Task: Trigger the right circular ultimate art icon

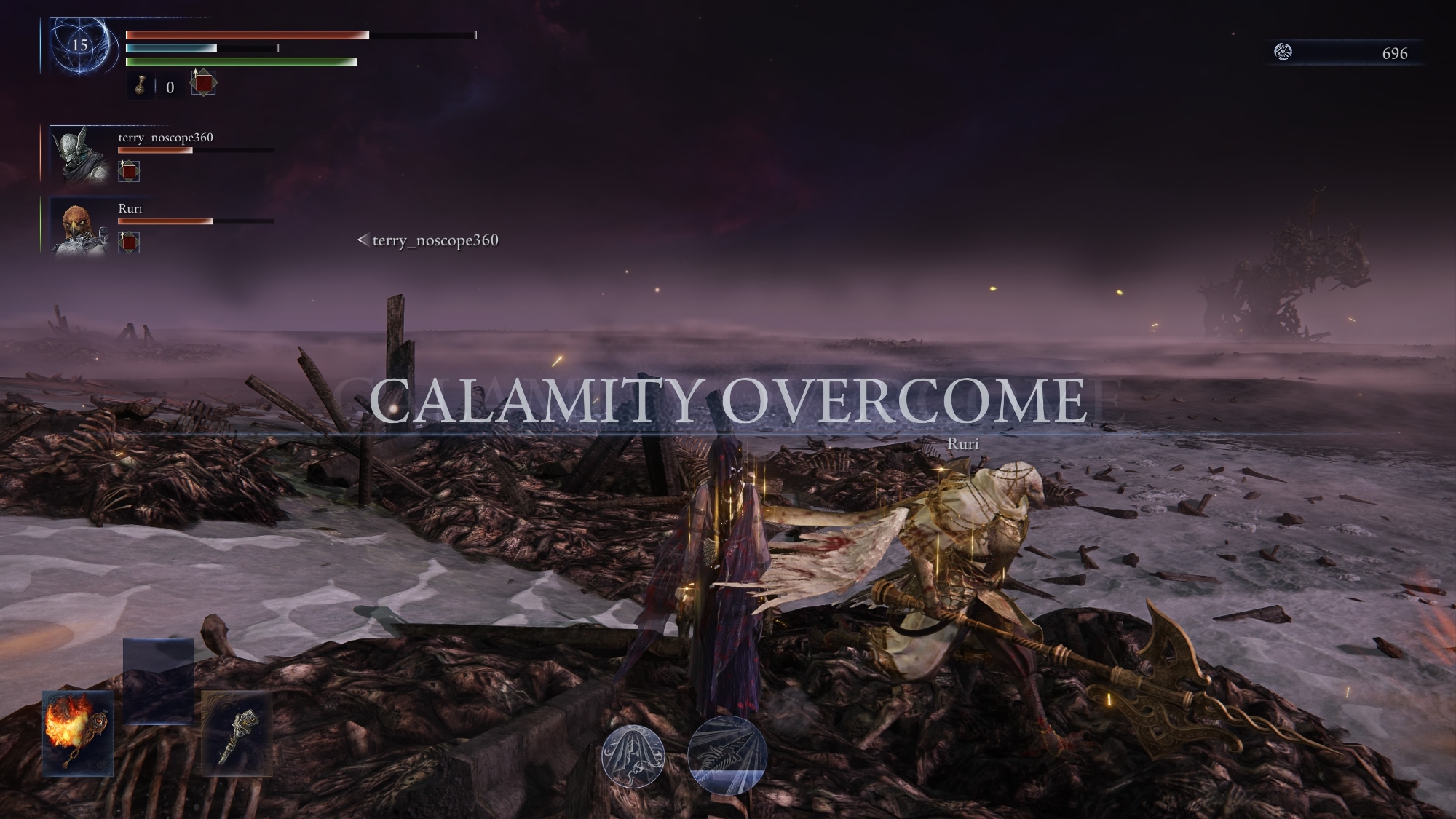Action: [727, 754]
